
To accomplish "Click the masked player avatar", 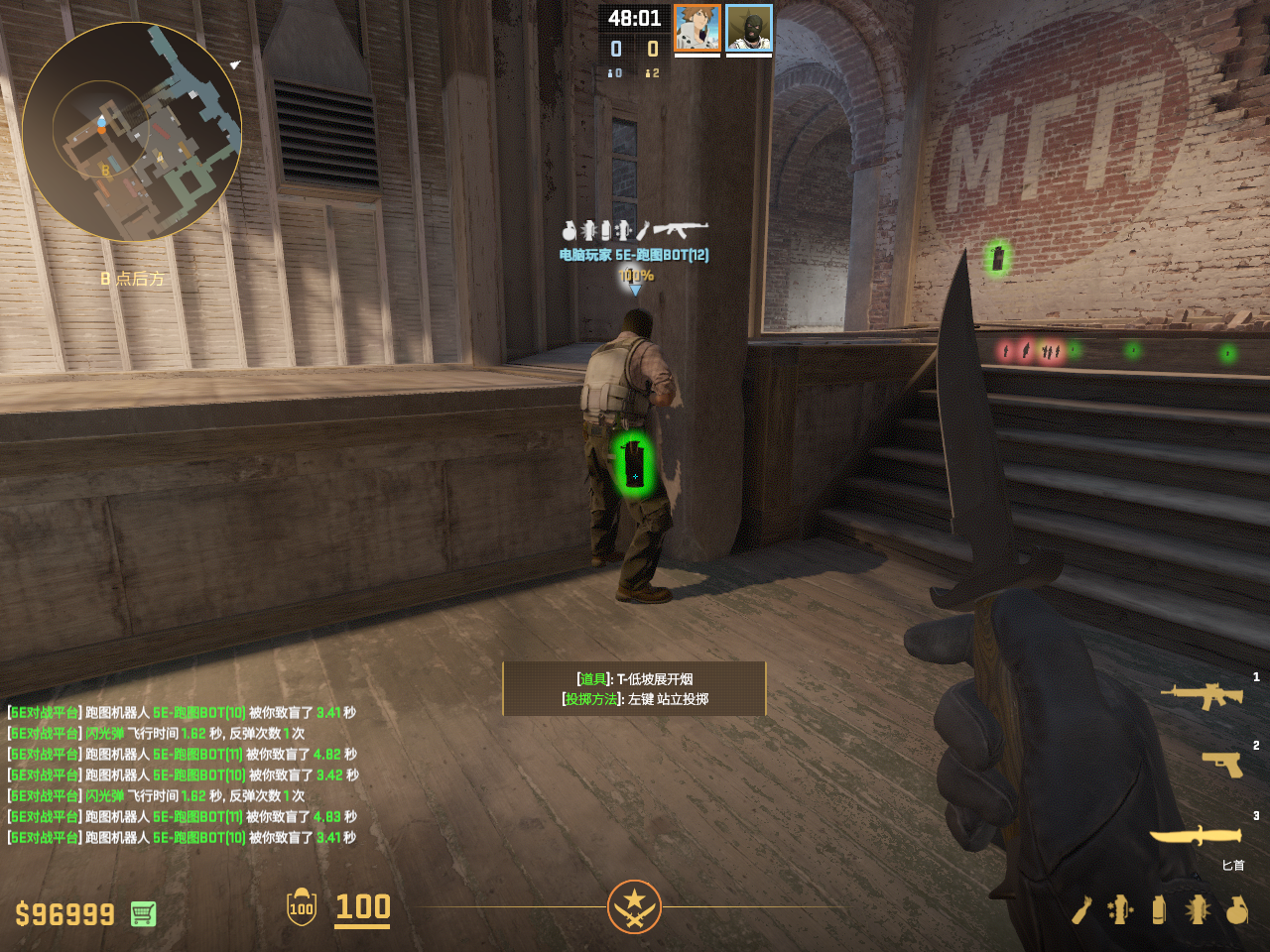I will pyautogui.click(x=749, y=28).
